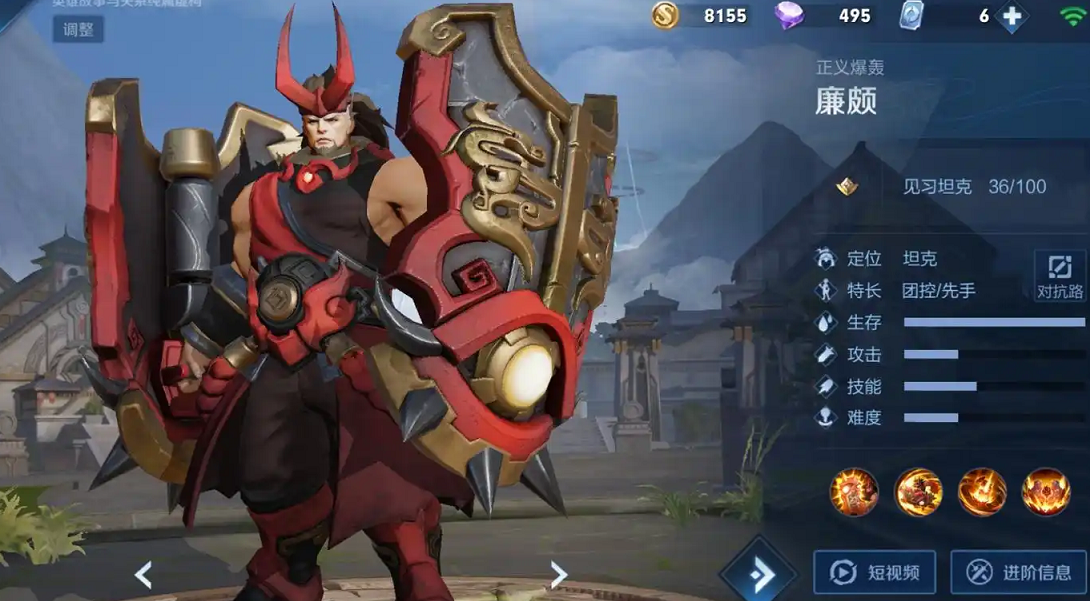Select the 对抗路 lane button
The width and height of the screenshot is (1090, 601).
point(1060,275)
